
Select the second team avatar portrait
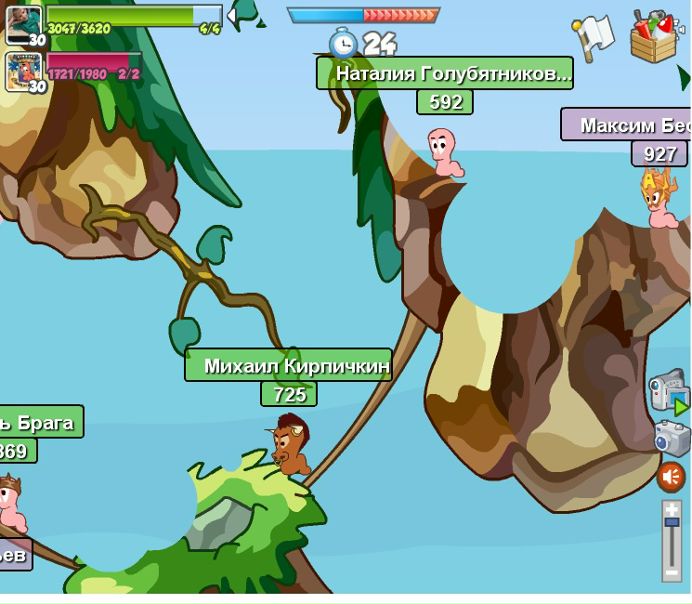pyautogui.click(x=23, y=70)
